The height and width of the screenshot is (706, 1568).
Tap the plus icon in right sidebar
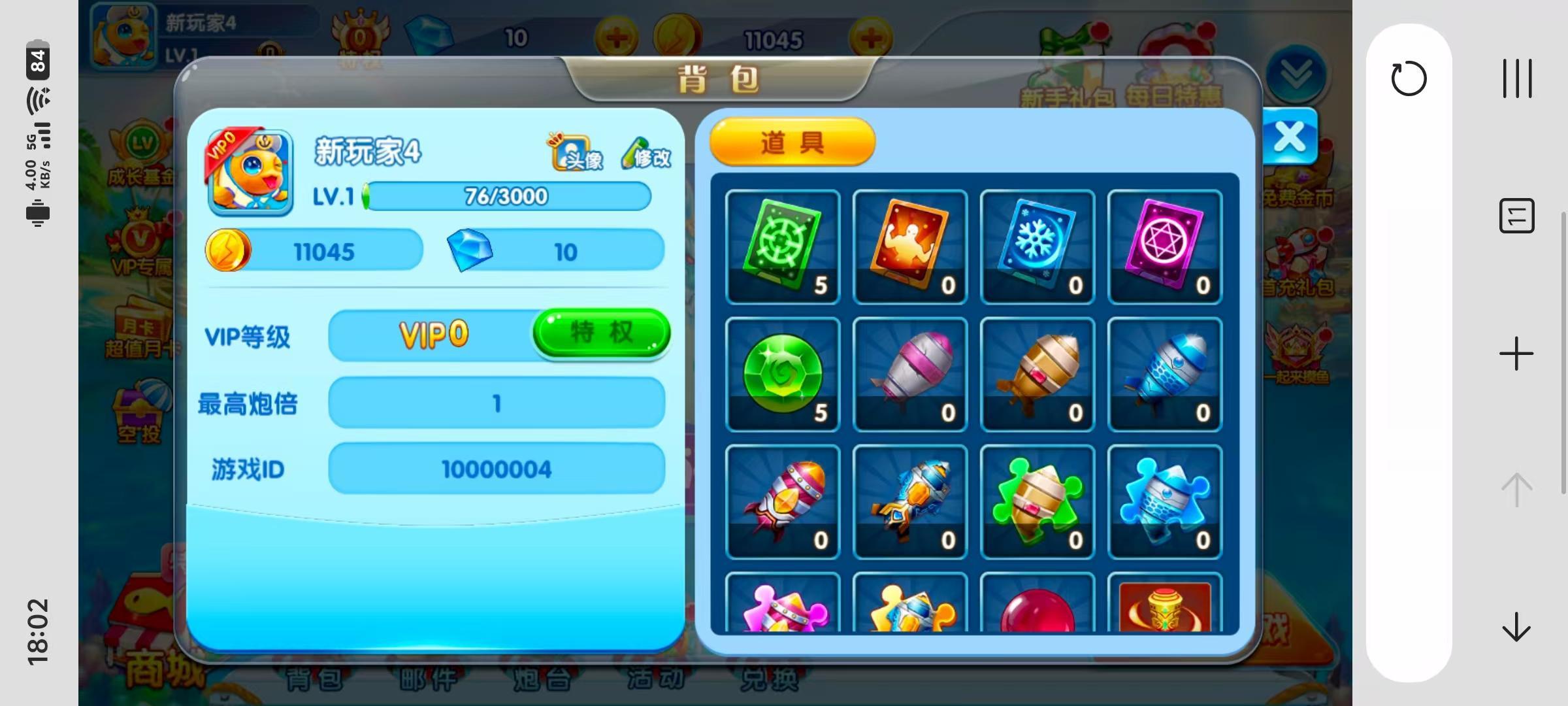tap(1516, 354)
